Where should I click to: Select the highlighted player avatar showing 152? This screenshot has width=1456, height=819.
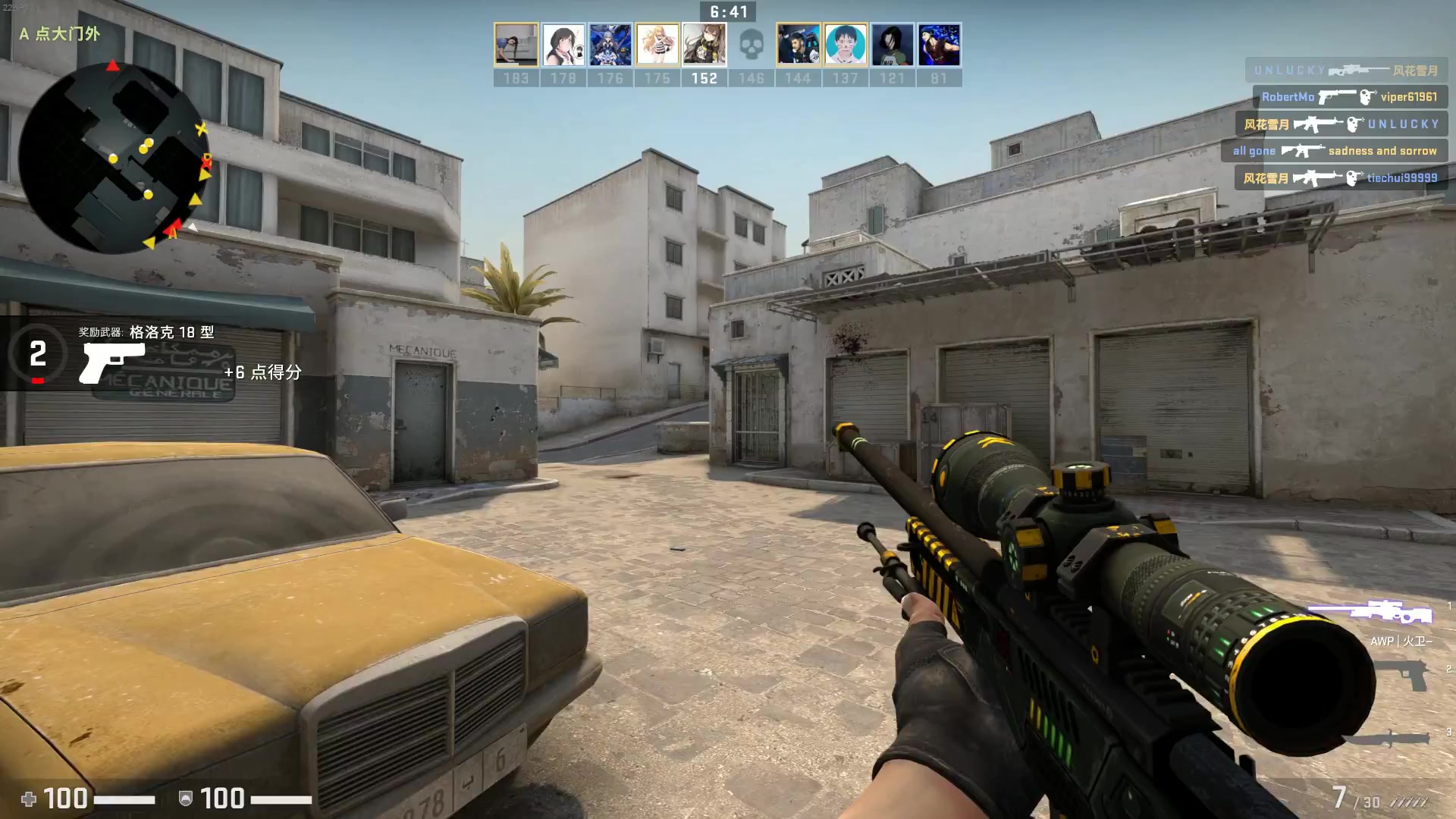(x=704, y=43)
